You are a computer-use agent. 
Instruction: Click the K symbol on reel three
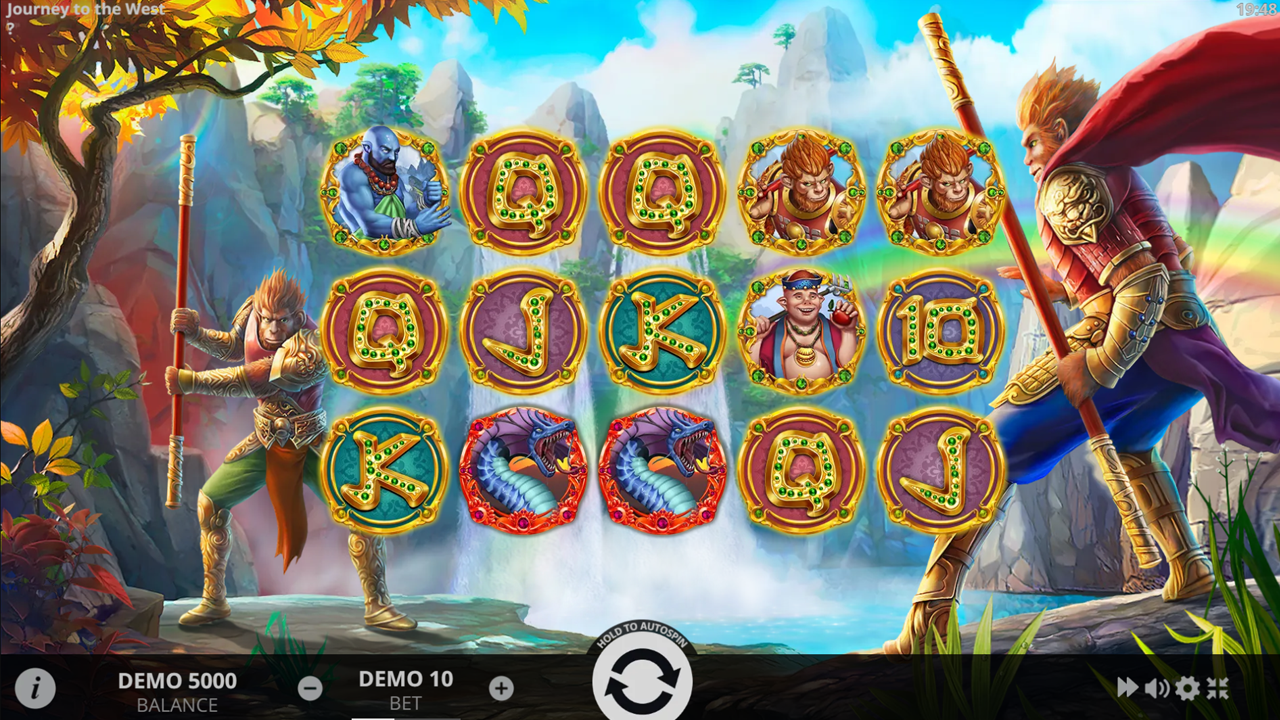coord(662,330)
